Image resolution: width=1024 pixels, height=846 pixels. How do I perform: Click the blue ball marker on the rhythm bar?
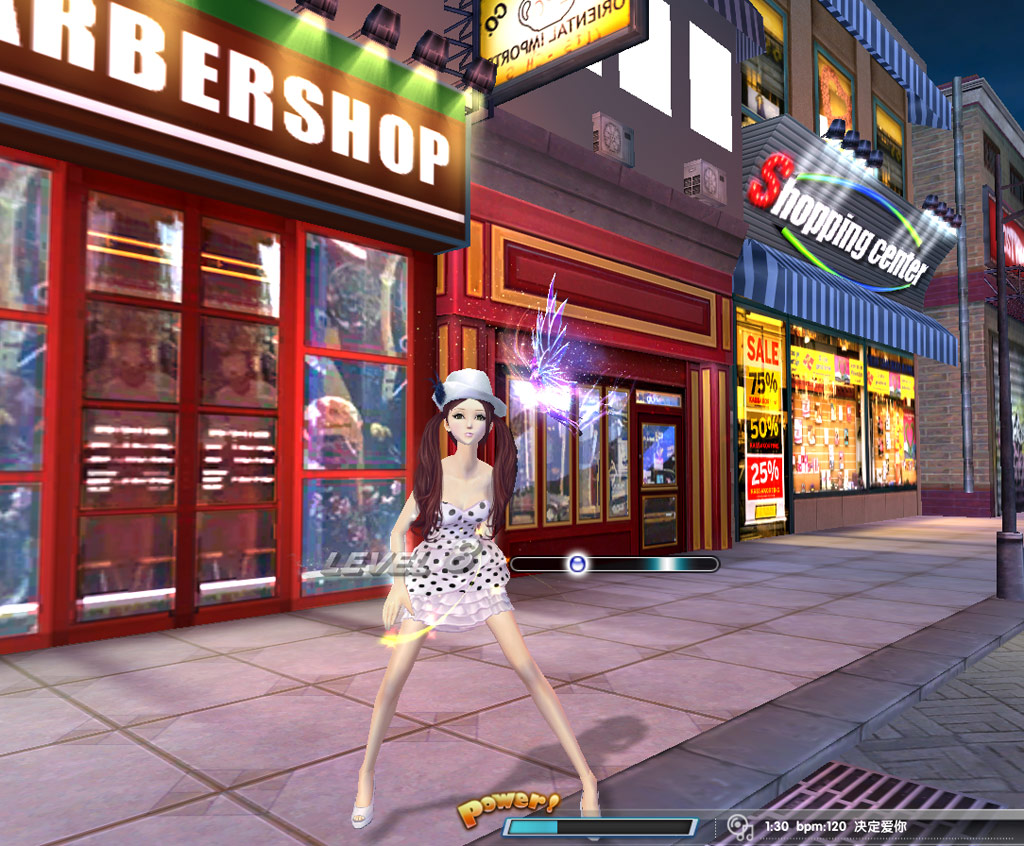click(577, 564)
